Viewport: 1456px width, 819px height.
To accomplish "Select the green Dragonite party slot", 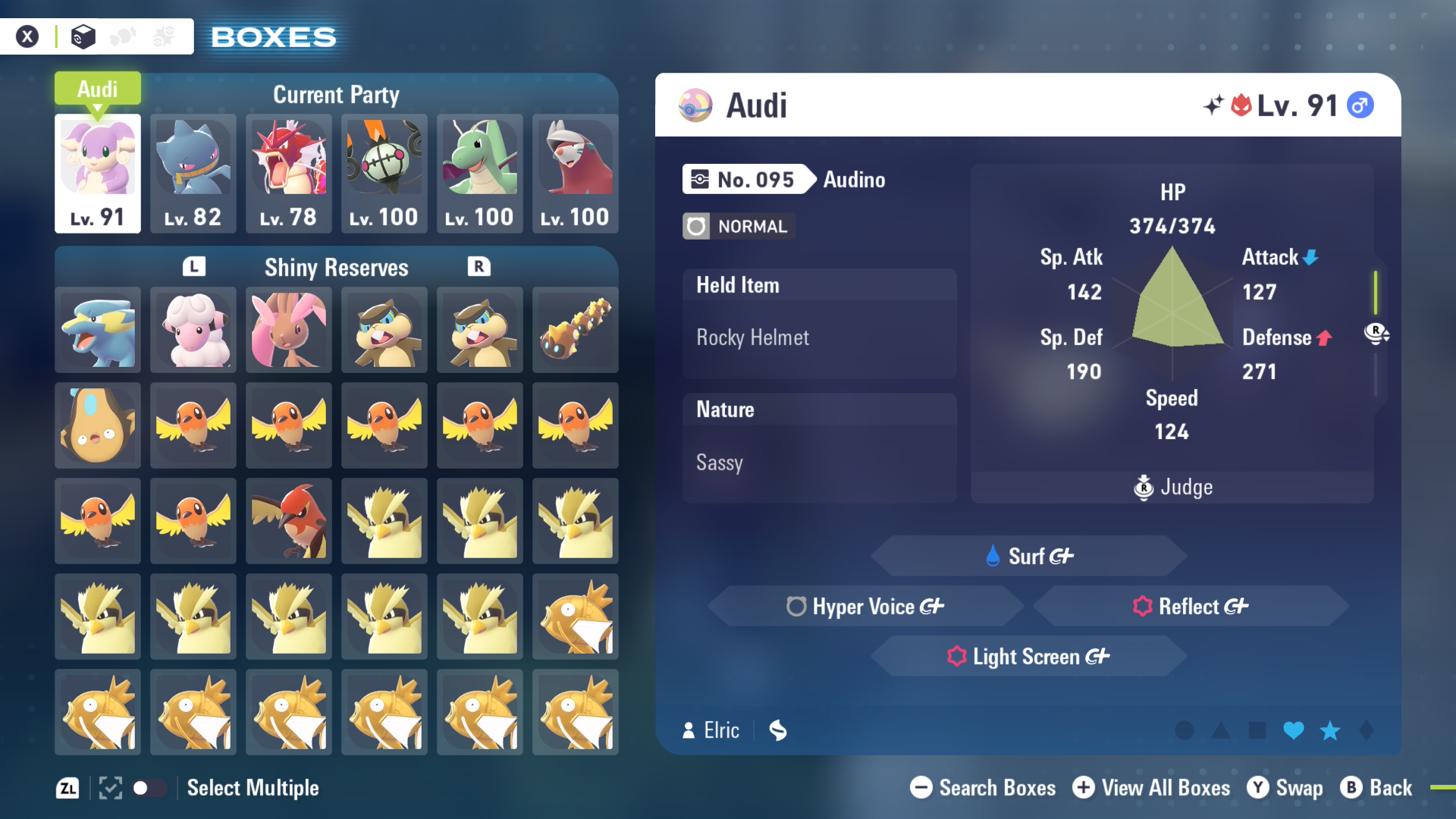I will click(x=480, y=173).
